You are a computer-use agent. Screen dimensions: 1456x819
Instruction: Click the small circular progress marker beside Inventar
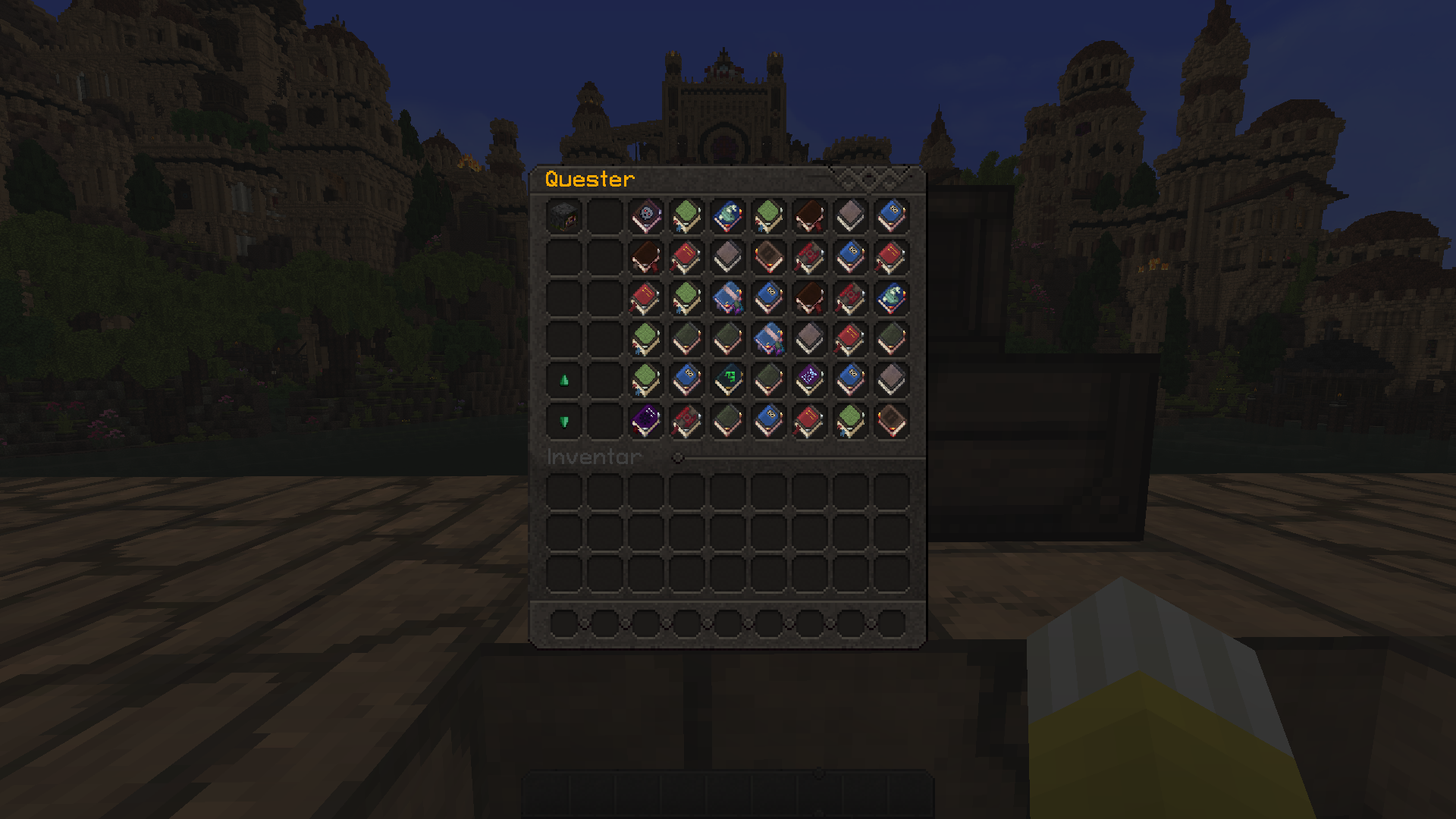click(677, 457)
